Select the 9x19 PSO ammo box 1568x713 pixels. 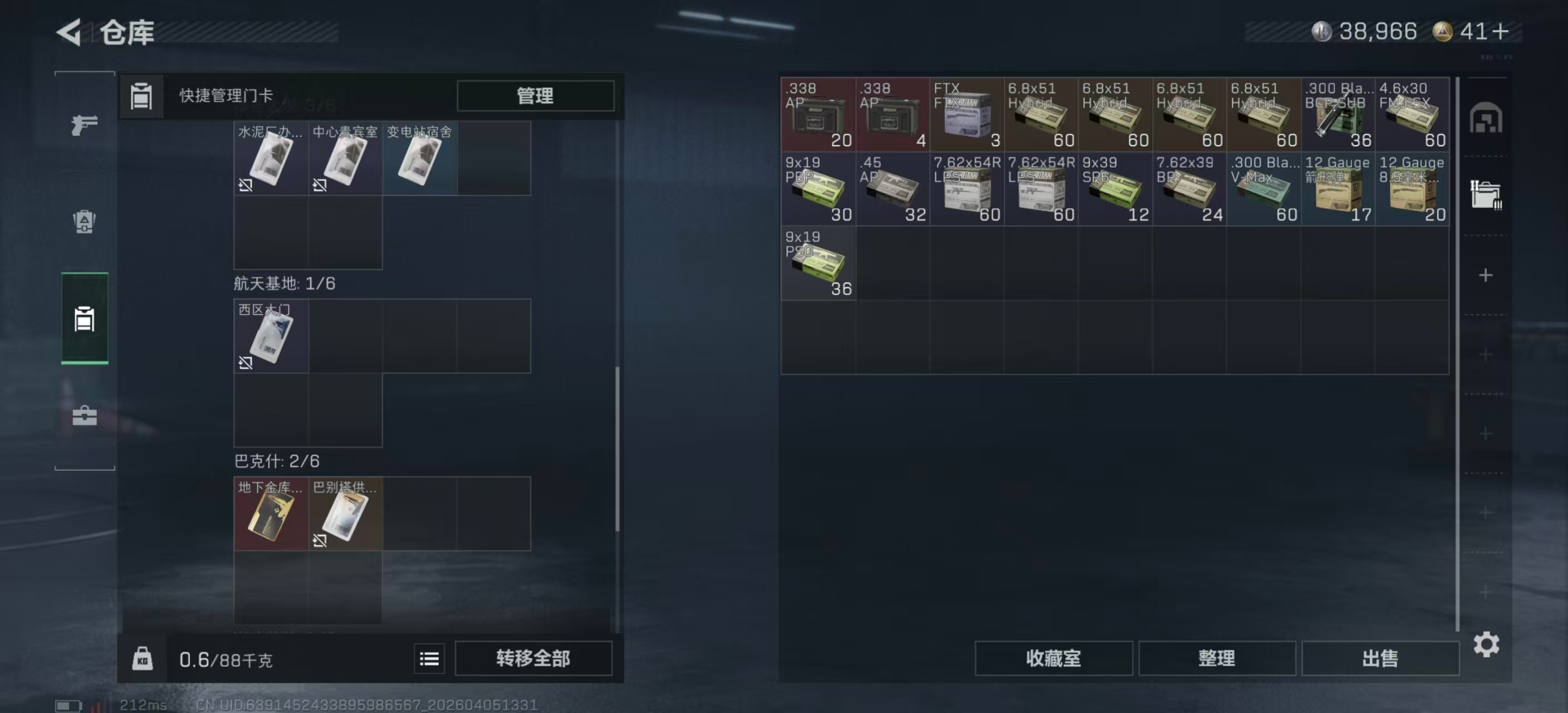pyautogui.click(x=817, y=263)
